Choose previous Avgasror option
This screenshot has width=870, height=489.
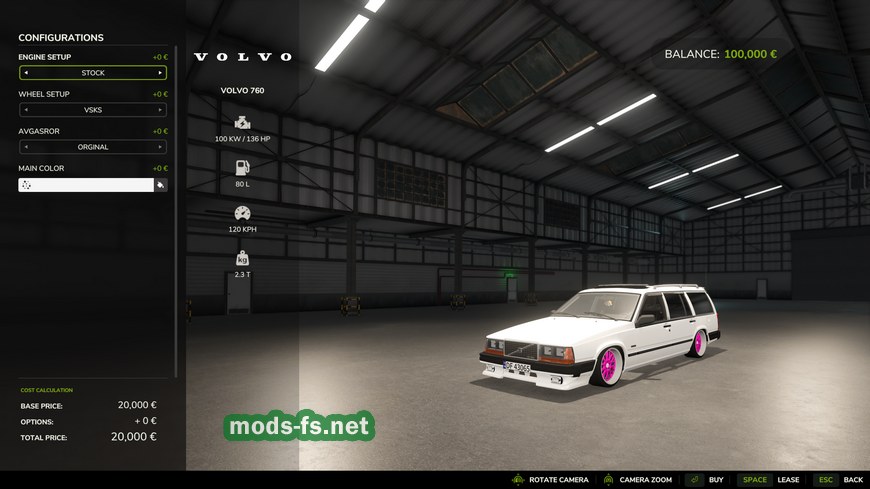[26, 147]
